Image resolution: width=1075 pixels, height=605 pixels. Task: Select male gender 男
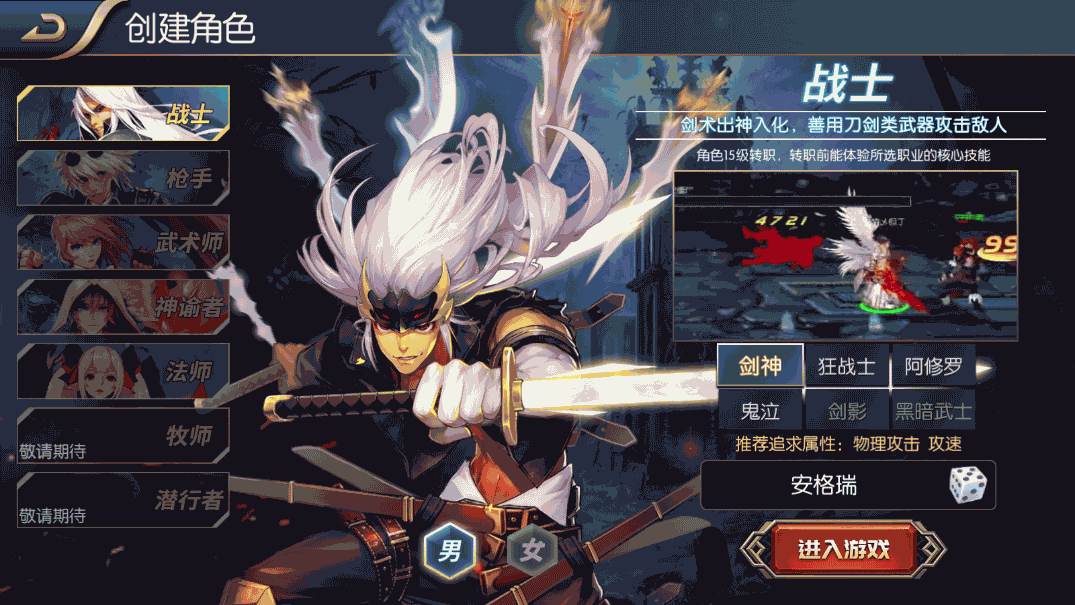click(450, 549)
